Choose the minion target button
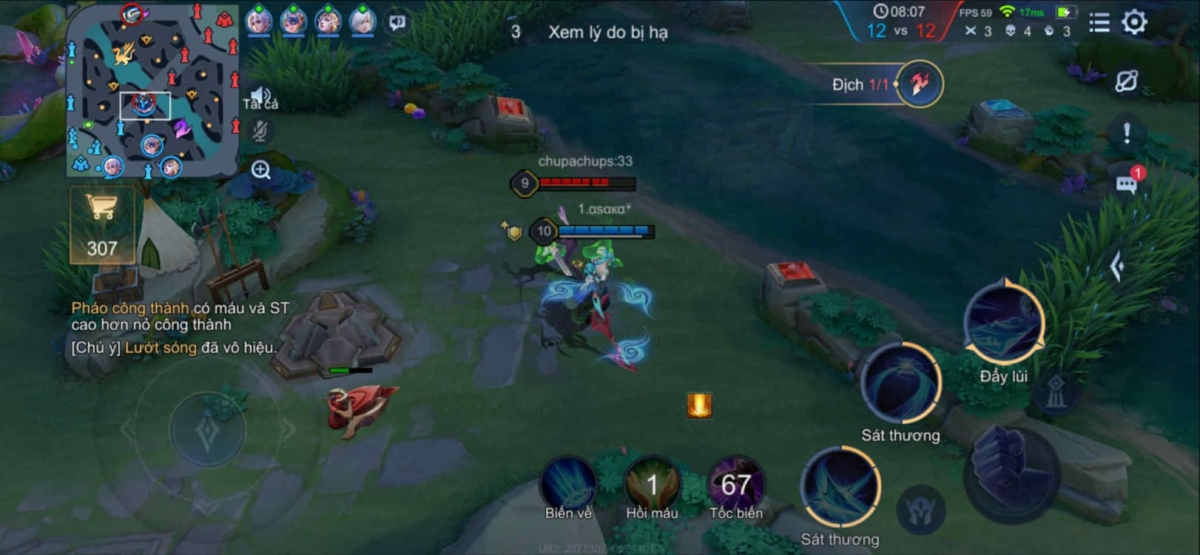The width and height of the screenshot is (1200, 555). click(921, 508)
